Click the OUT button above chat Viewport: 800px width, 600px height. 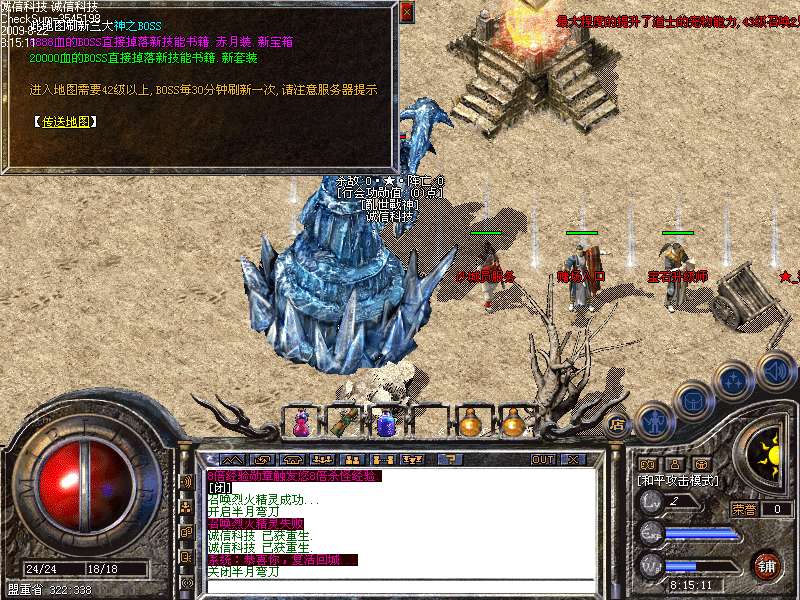pyautogui.click(x=543, y=459)
